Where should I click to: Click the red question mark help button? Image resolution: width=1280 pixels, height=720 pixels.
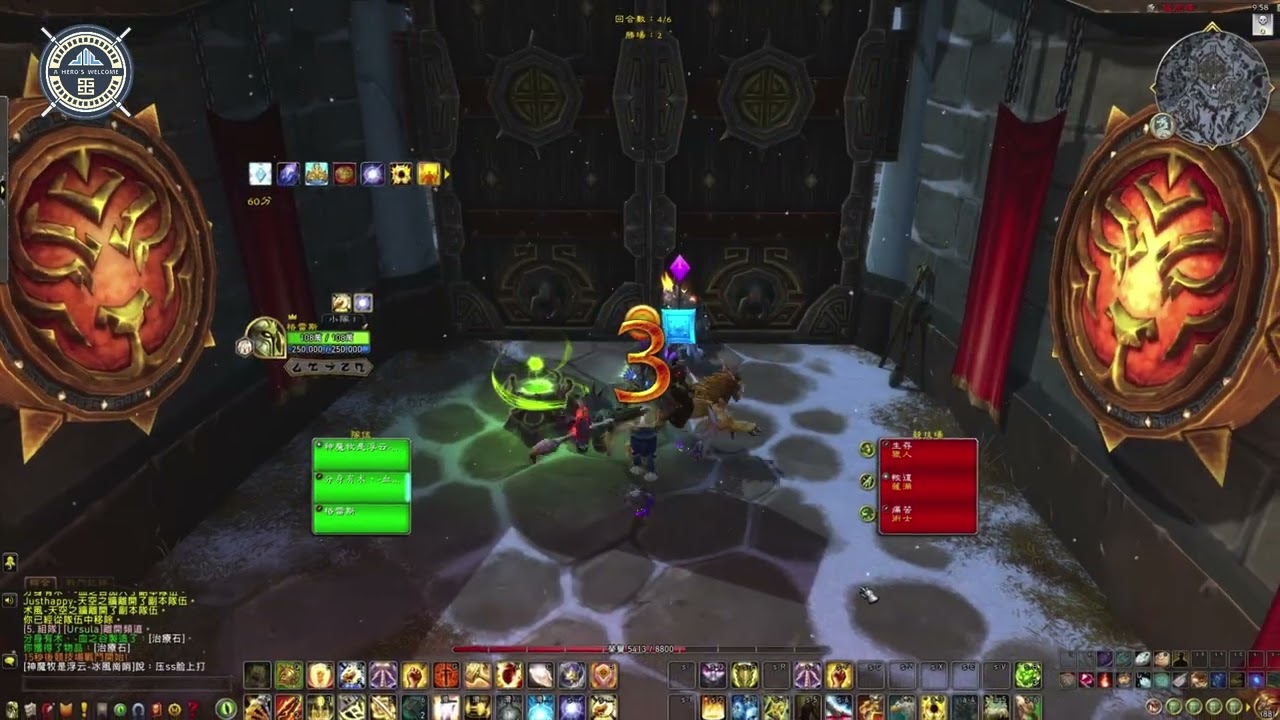[x=193, y=709]
